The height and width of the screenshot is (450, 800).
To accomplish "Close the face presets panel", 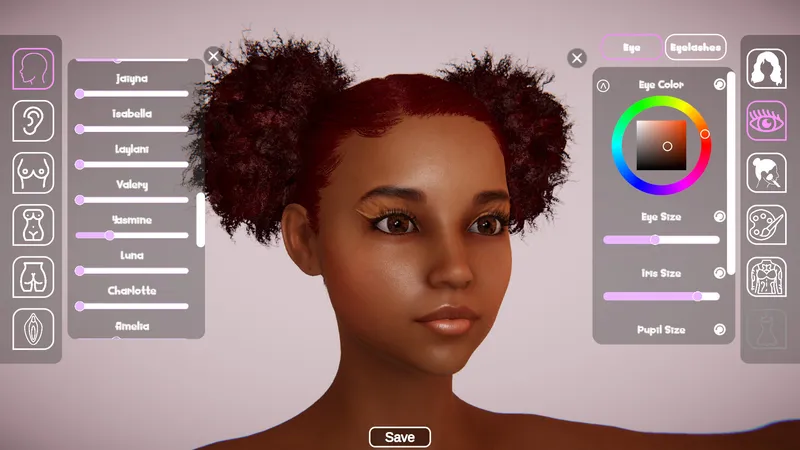I will [213, 56].
